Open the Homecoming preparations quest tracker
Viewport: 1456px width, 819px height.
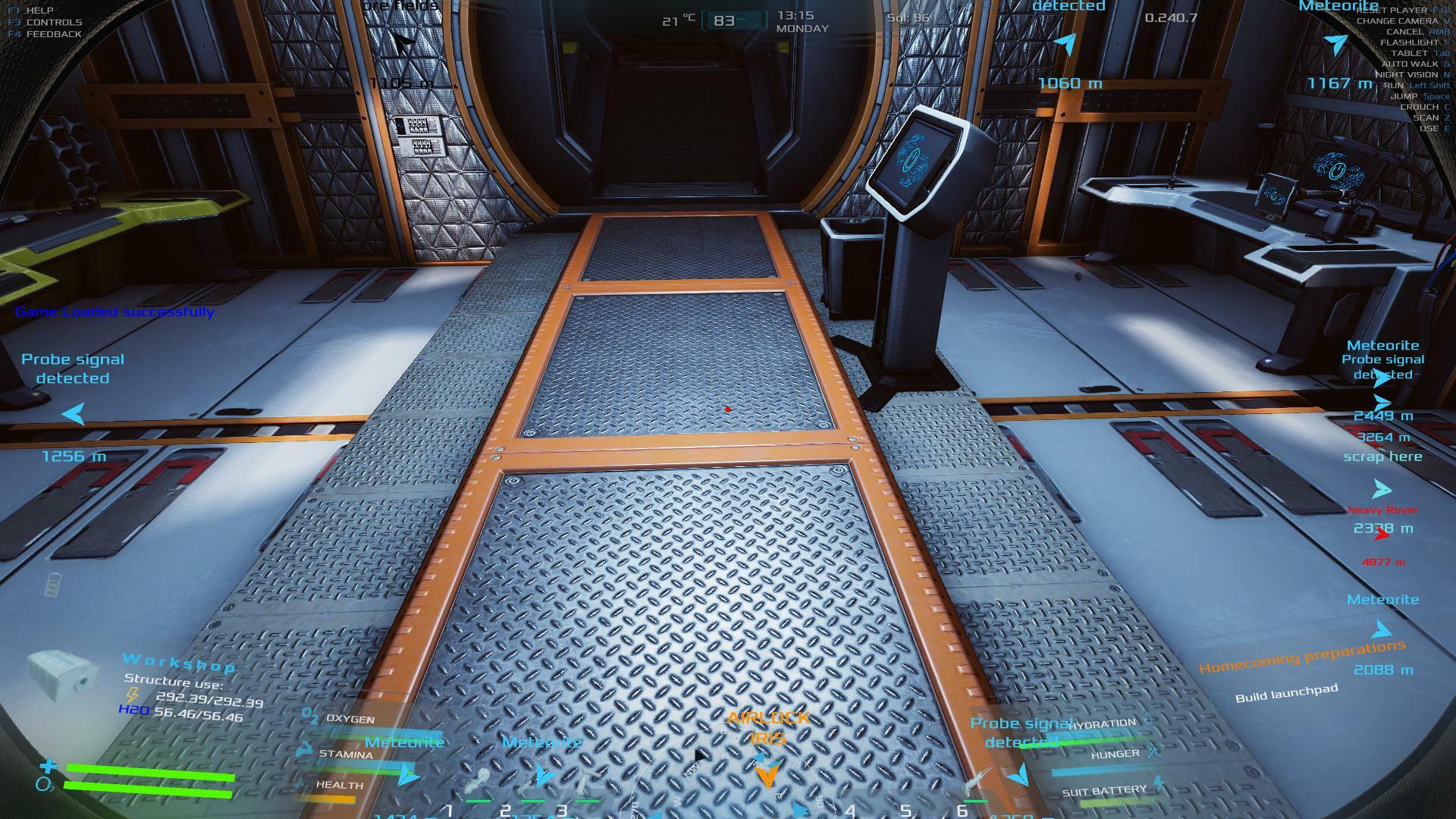[1301, 657]
